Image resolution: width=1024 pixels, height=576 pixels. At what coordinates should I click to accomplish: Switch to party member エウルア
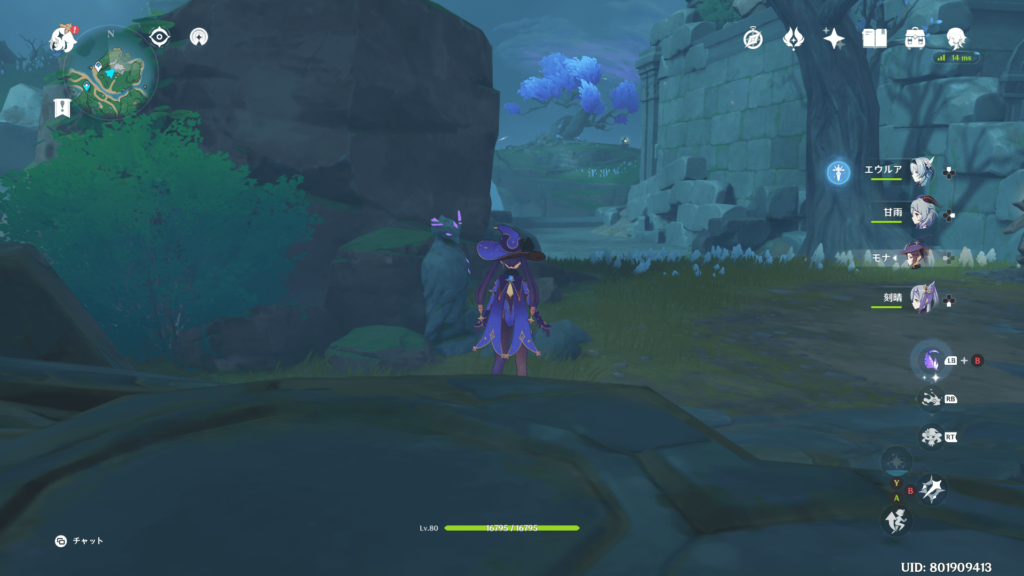pos(920,171)
